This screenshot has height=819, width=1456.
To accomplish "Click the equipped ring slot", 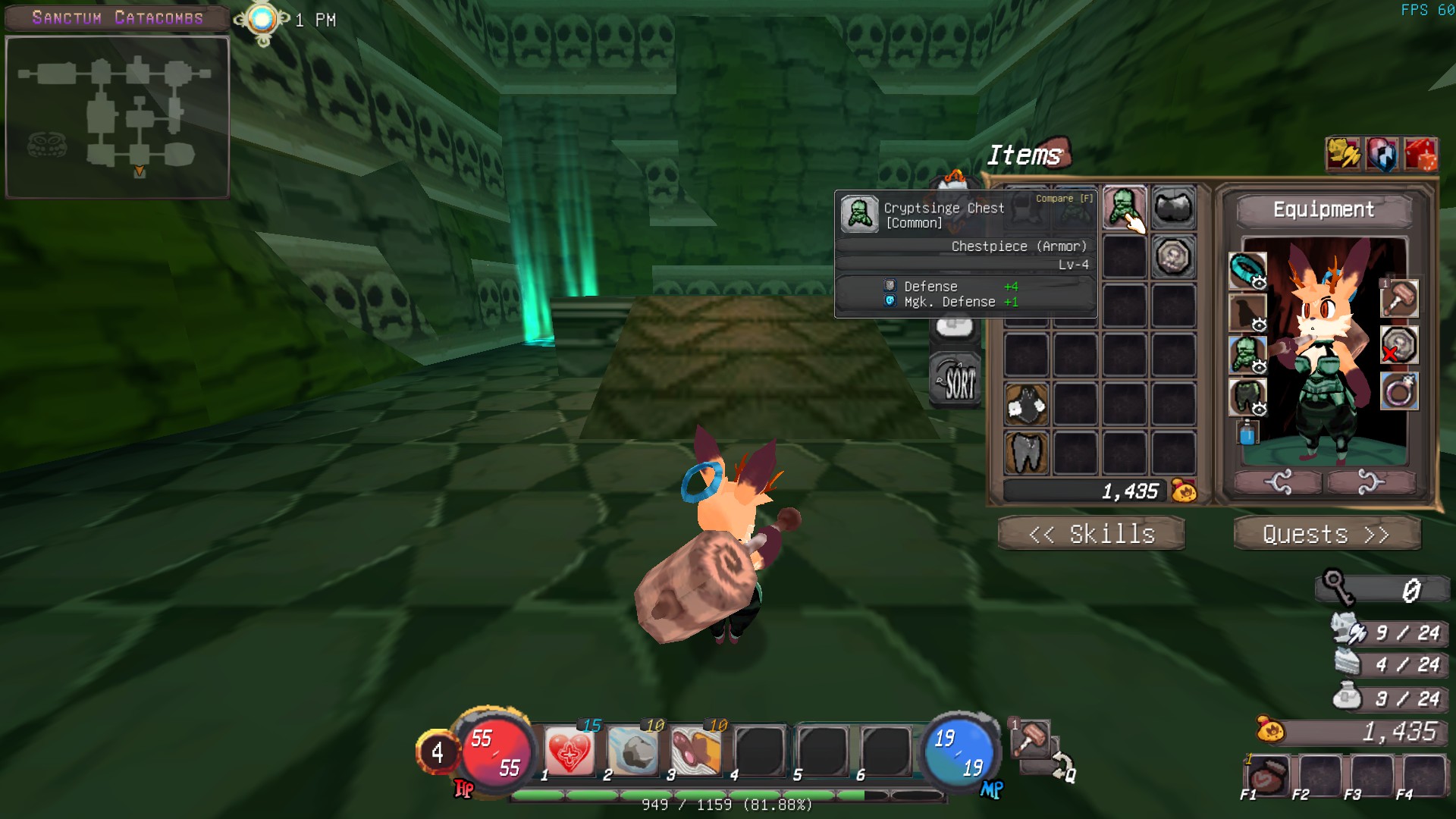I will click(1399, 392).
